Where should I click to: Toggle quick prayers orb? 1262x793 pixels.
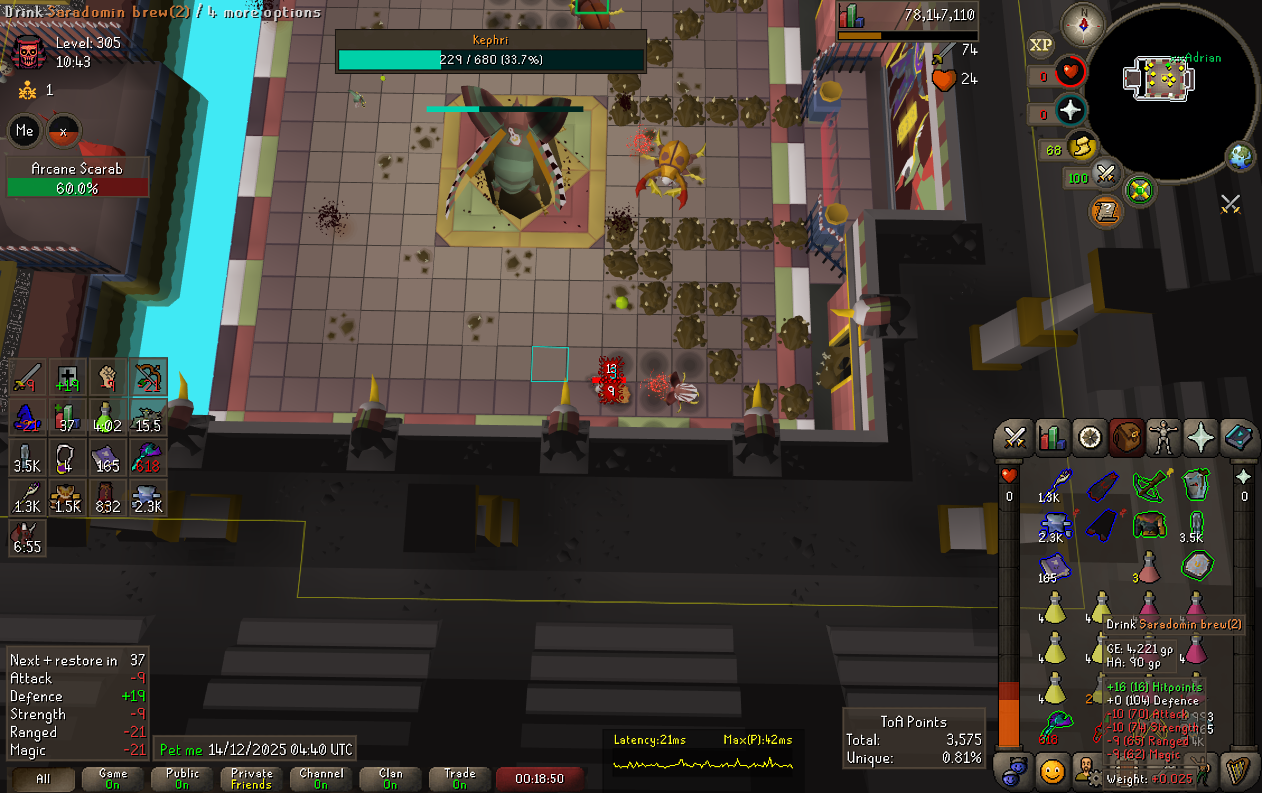[1071, 110]
